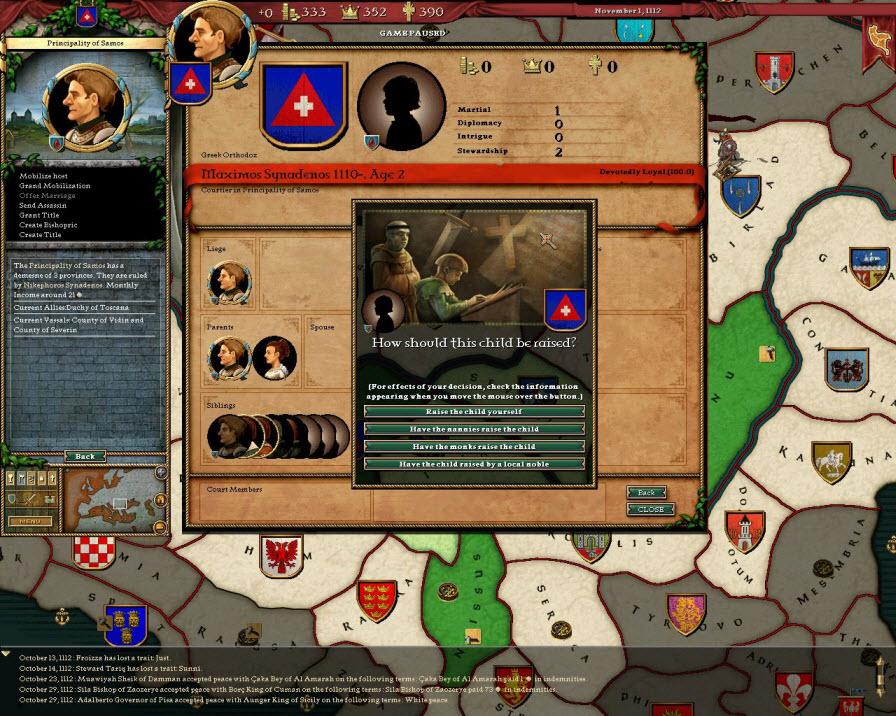Select 'Have the nannies raise the child'
Viewport: 896px width, 716px height.
(474, 429)
